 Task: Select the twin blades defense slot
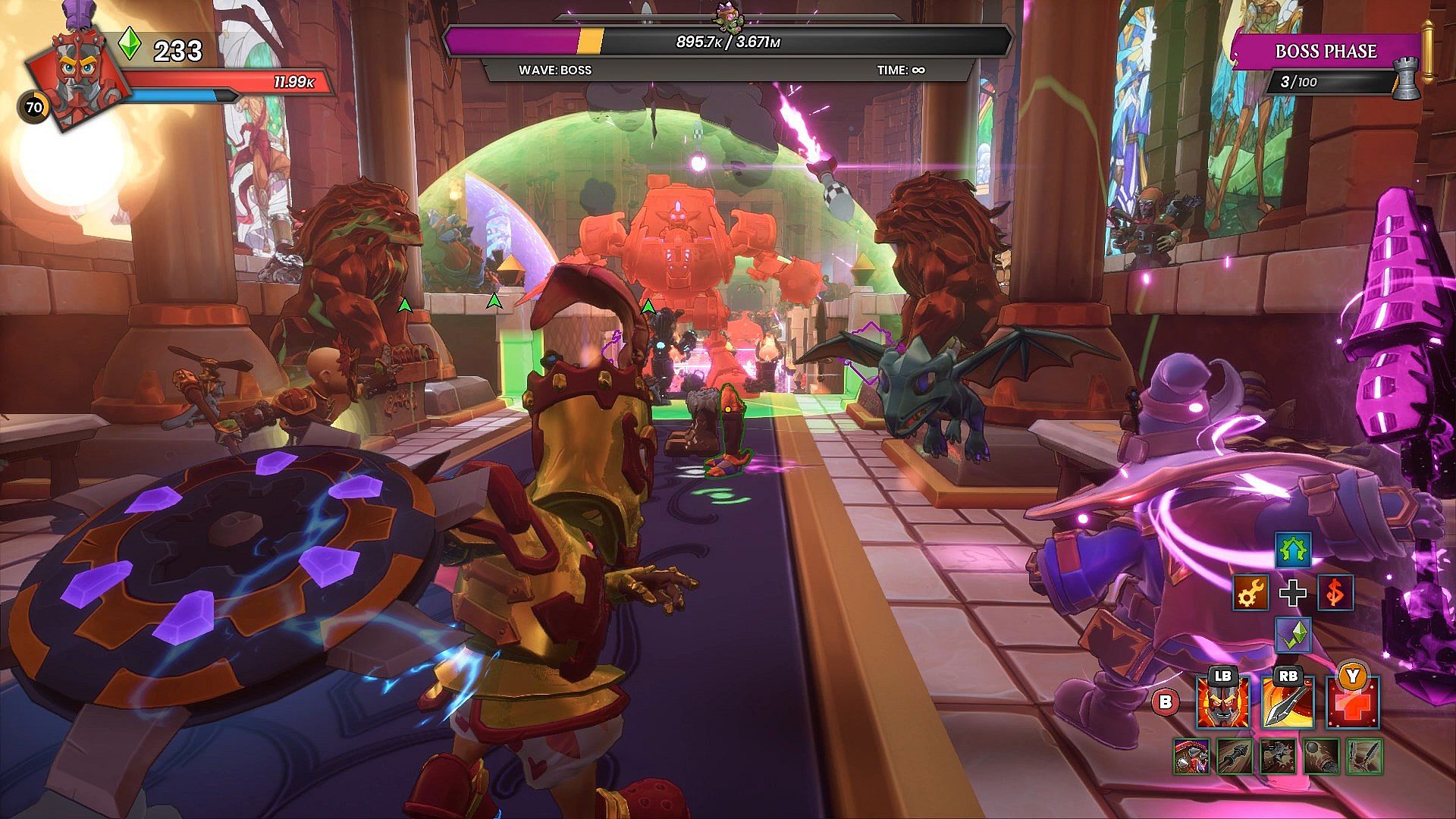tap(1364, 757)
